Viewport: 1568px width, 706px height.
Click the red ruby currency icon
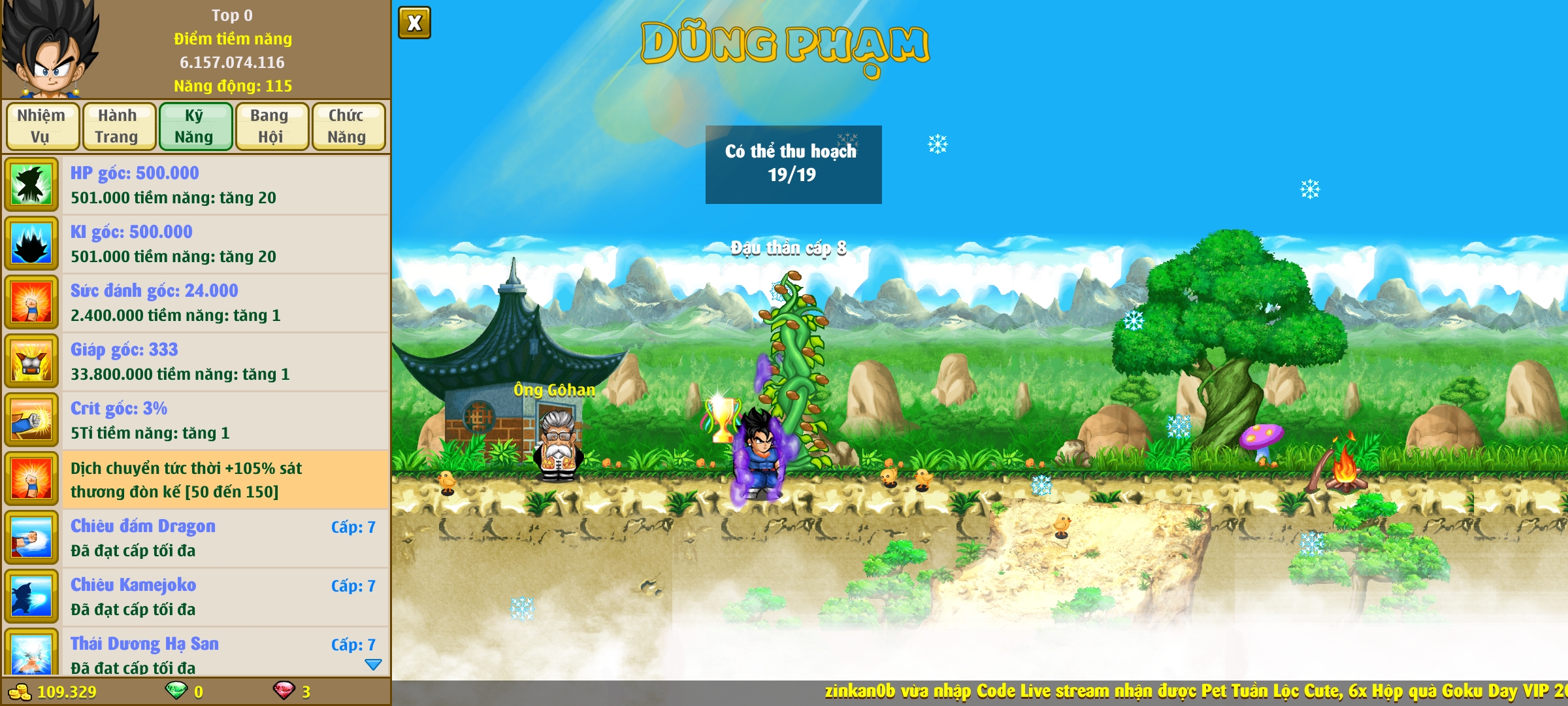(x=284, y=690)
